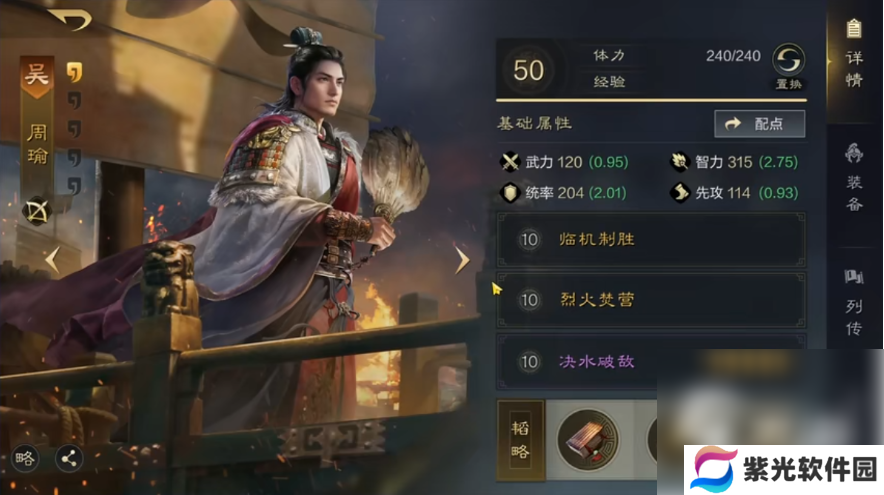
Task: Switch to the 列传 biography tab
Action: [853, 302]
